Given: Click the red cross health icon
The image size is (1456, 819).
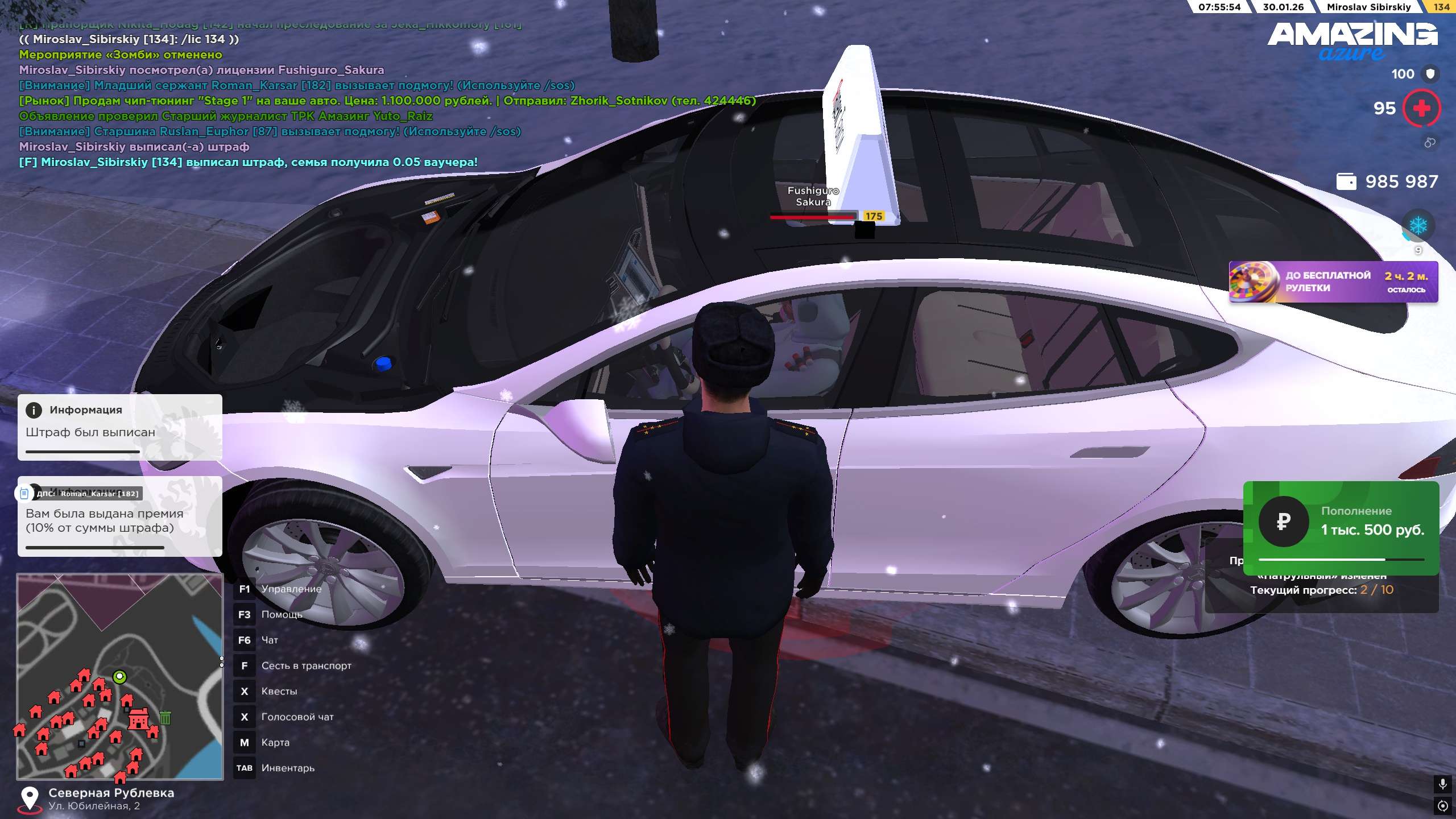Looking at the screenshot, I should [1421, 108].
